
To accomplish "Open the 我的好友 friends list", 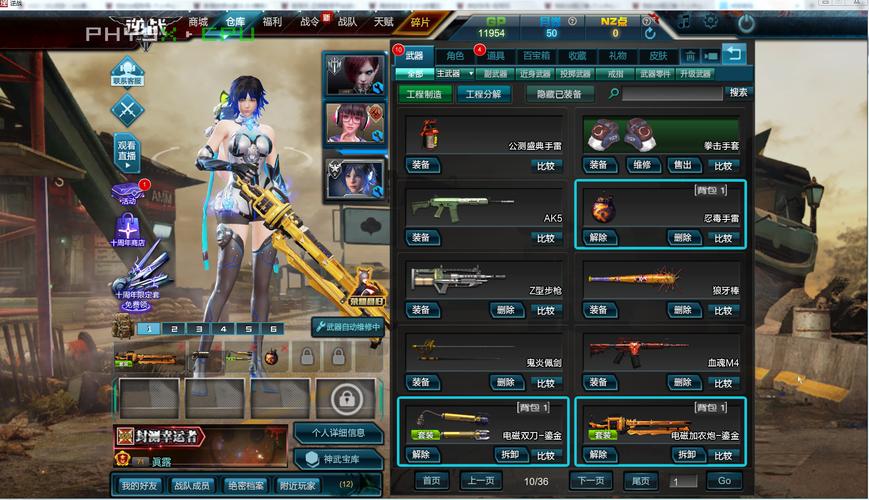I will click(x=140, y=485).
